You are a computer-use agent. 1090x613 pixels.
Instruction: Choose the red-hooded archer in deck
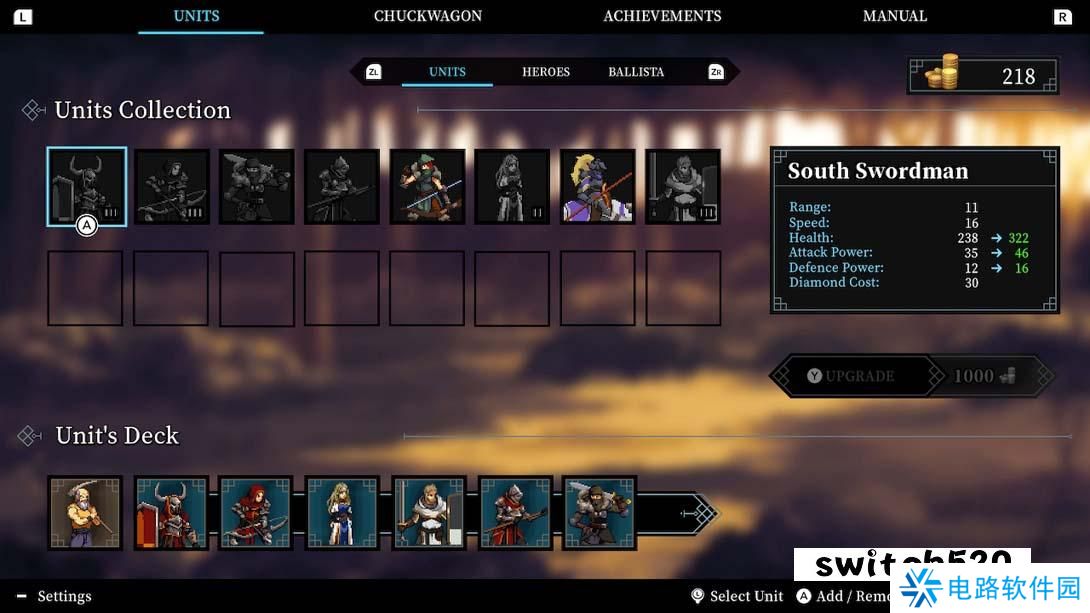[x=256, y=513]
